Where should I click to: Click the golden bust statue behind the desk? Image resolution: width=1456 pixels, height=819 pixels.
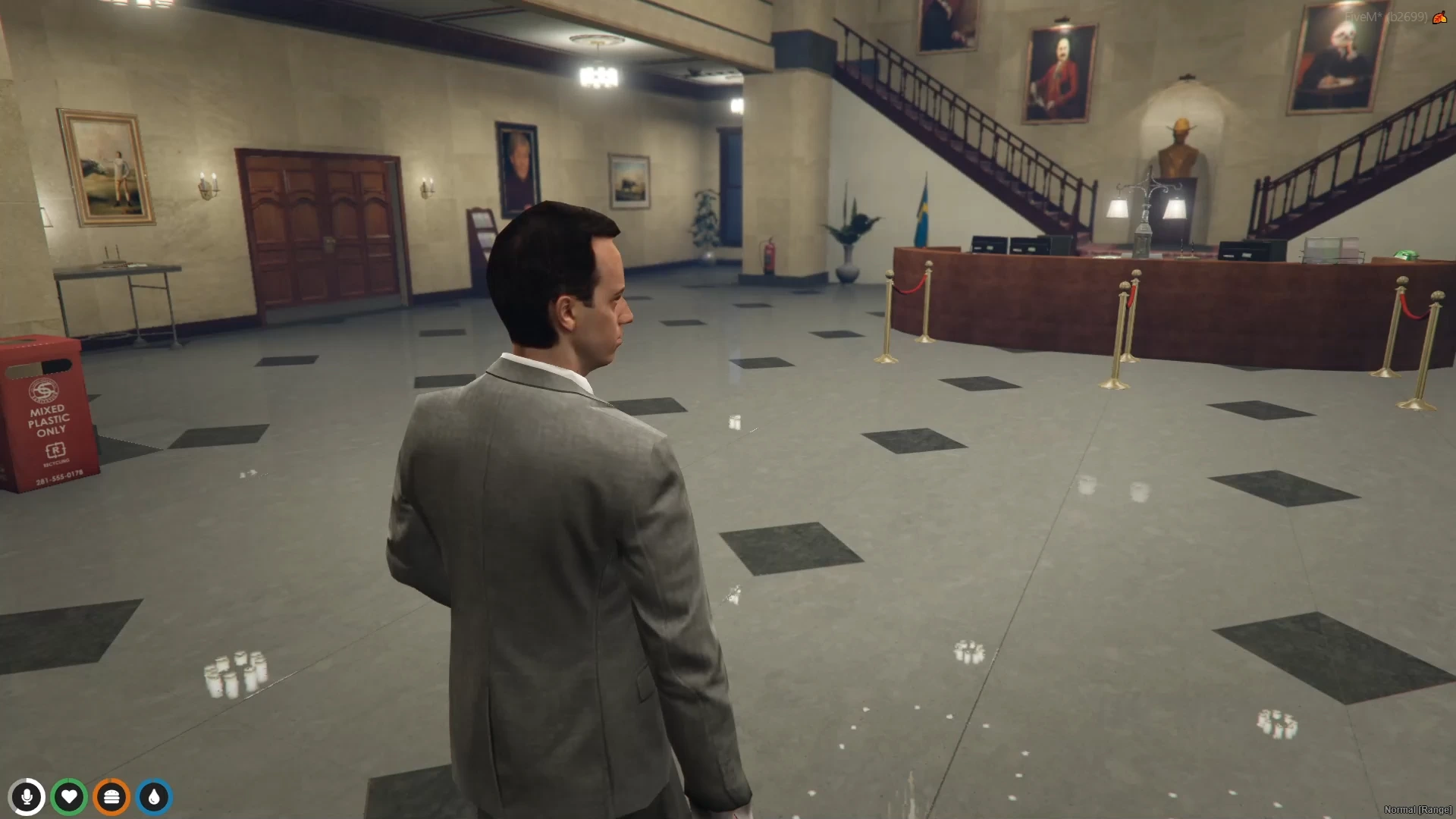(x=1178, y=148)
